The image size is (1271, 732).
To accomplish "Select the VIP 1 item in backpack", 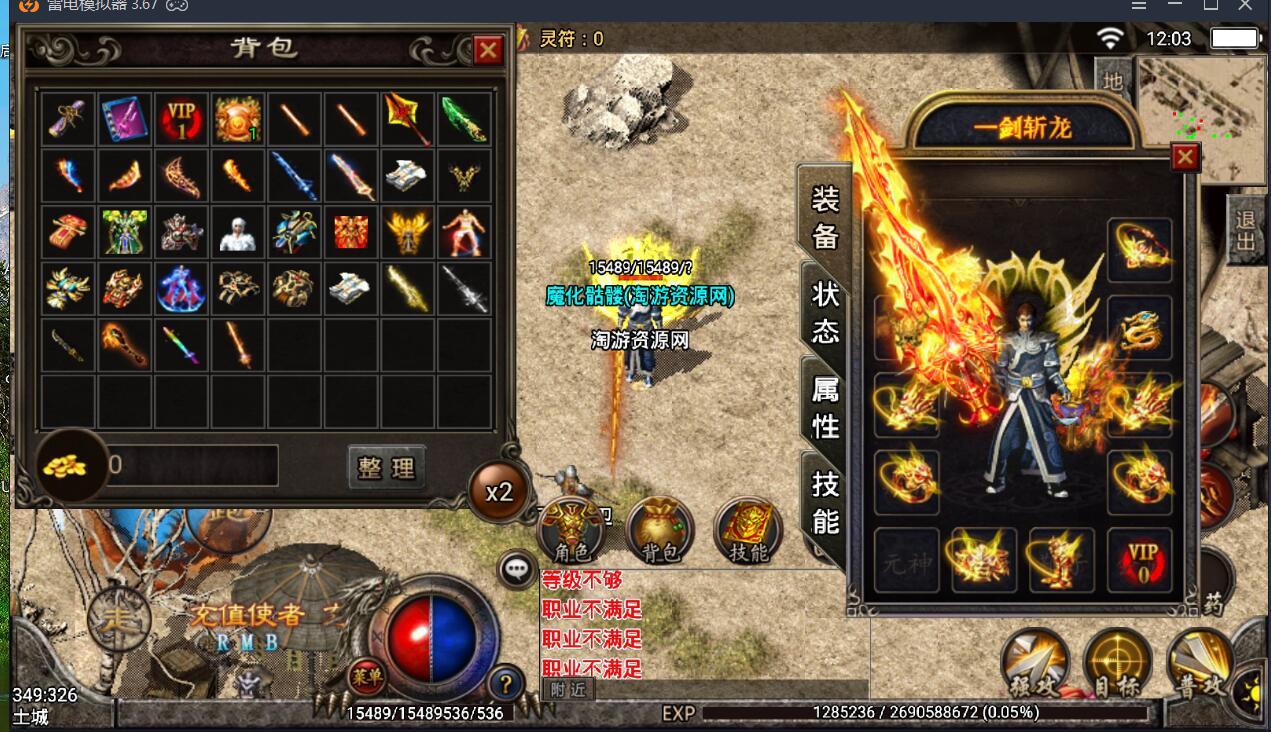I will [x=181, y=119].
